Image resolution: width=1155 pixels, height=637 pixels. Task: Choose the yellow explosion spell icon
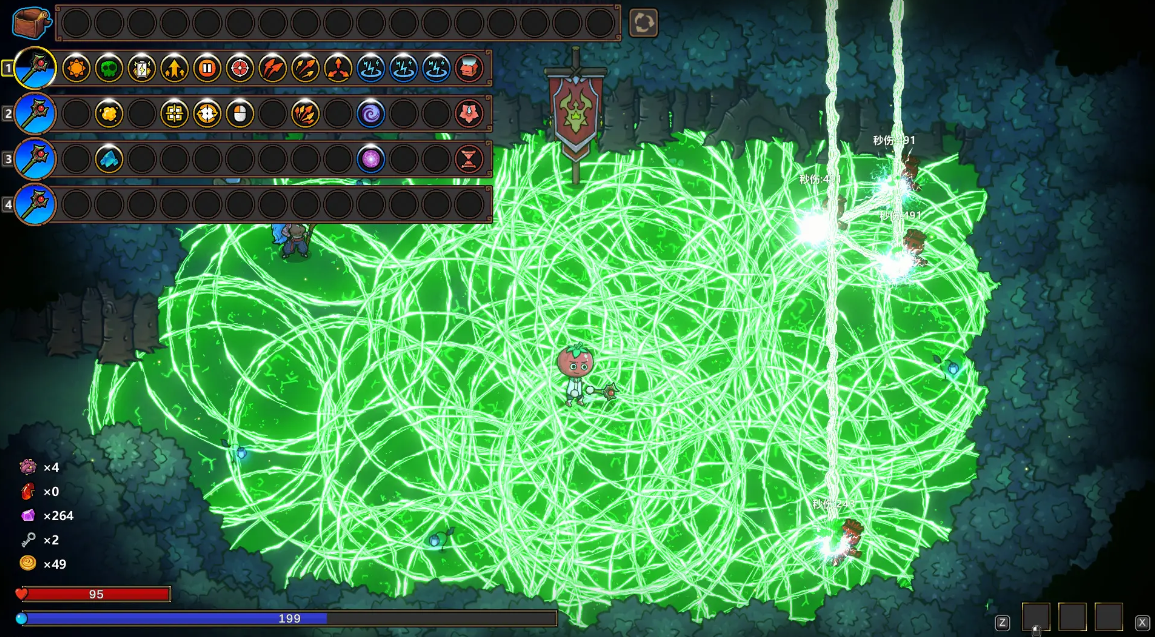point(109,113)
